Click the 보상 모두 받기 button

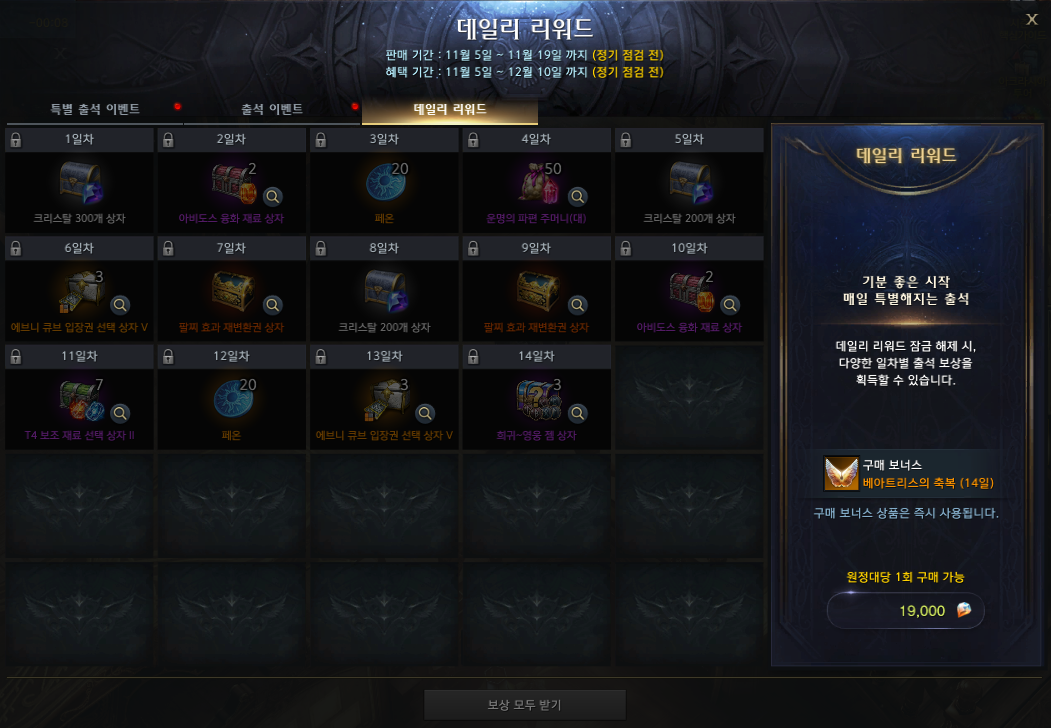click(x=525, y=705)
